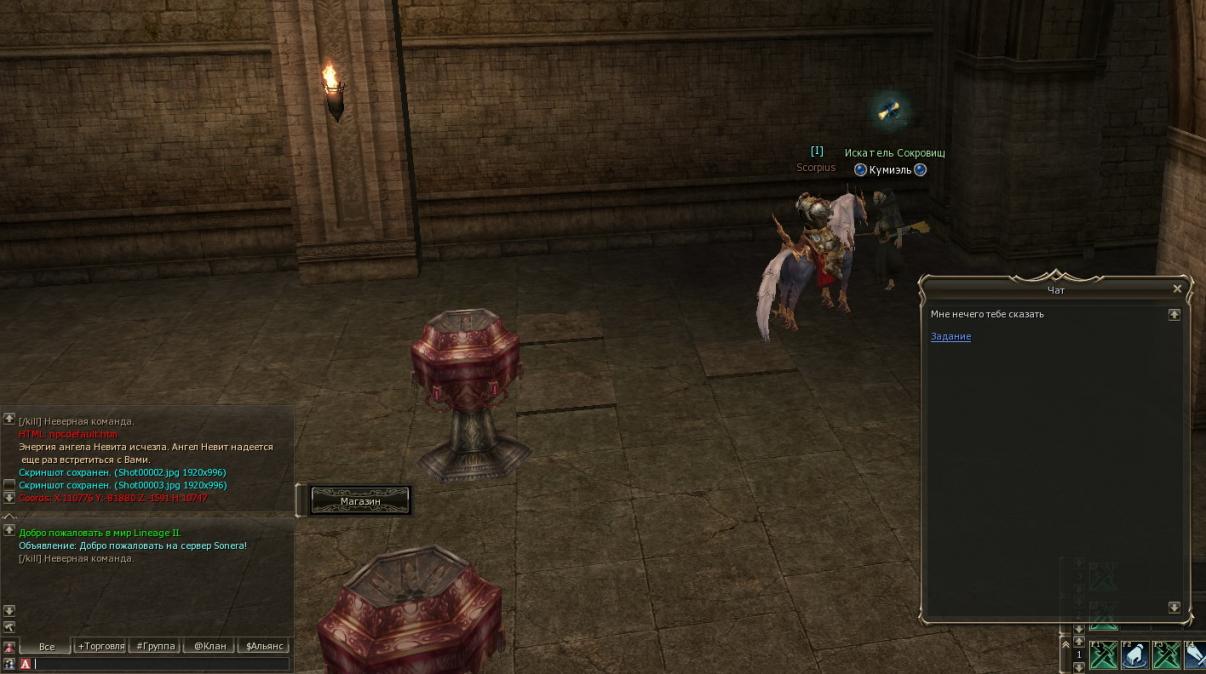
Task: Switch hotbar page with the down arrow
Action: (1078, 666)
